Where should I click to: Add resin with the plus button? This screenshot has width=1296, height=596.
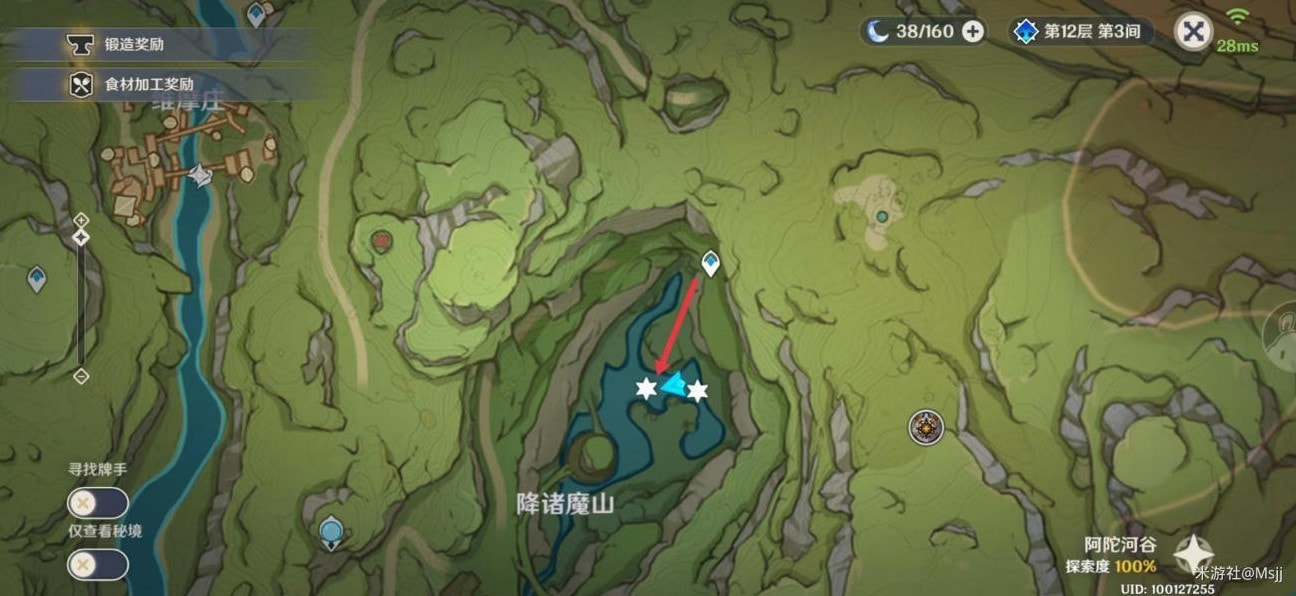click(972, 31)
